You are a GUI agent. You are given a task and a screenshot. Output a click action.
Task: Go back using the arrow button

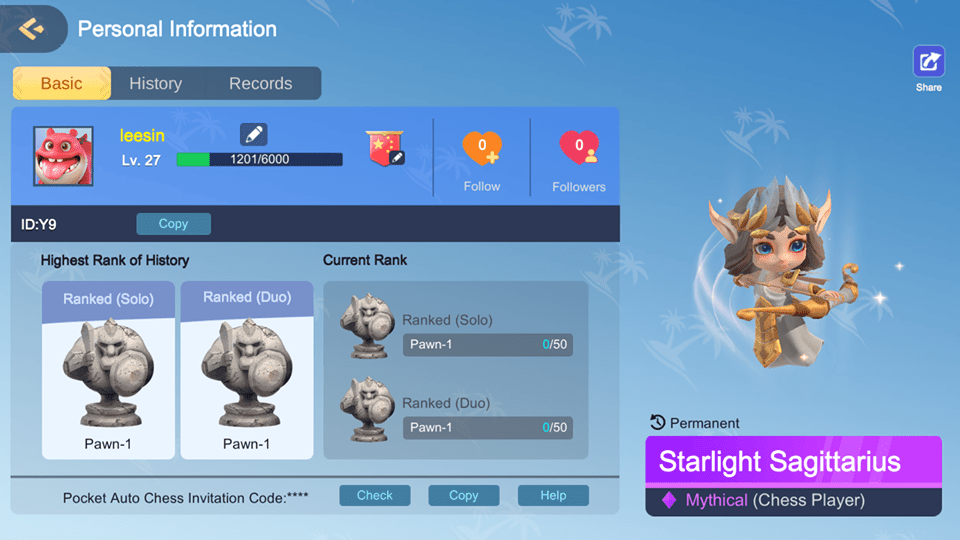[x=31, y=28]
